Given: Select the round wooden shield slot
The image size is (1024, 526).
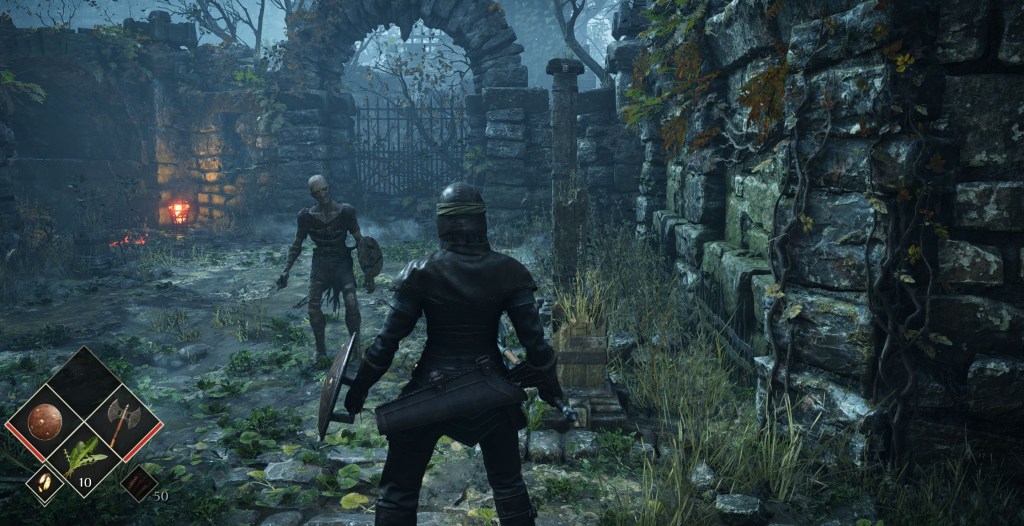Looking at the screenshot, I should (x=45, y=422).
